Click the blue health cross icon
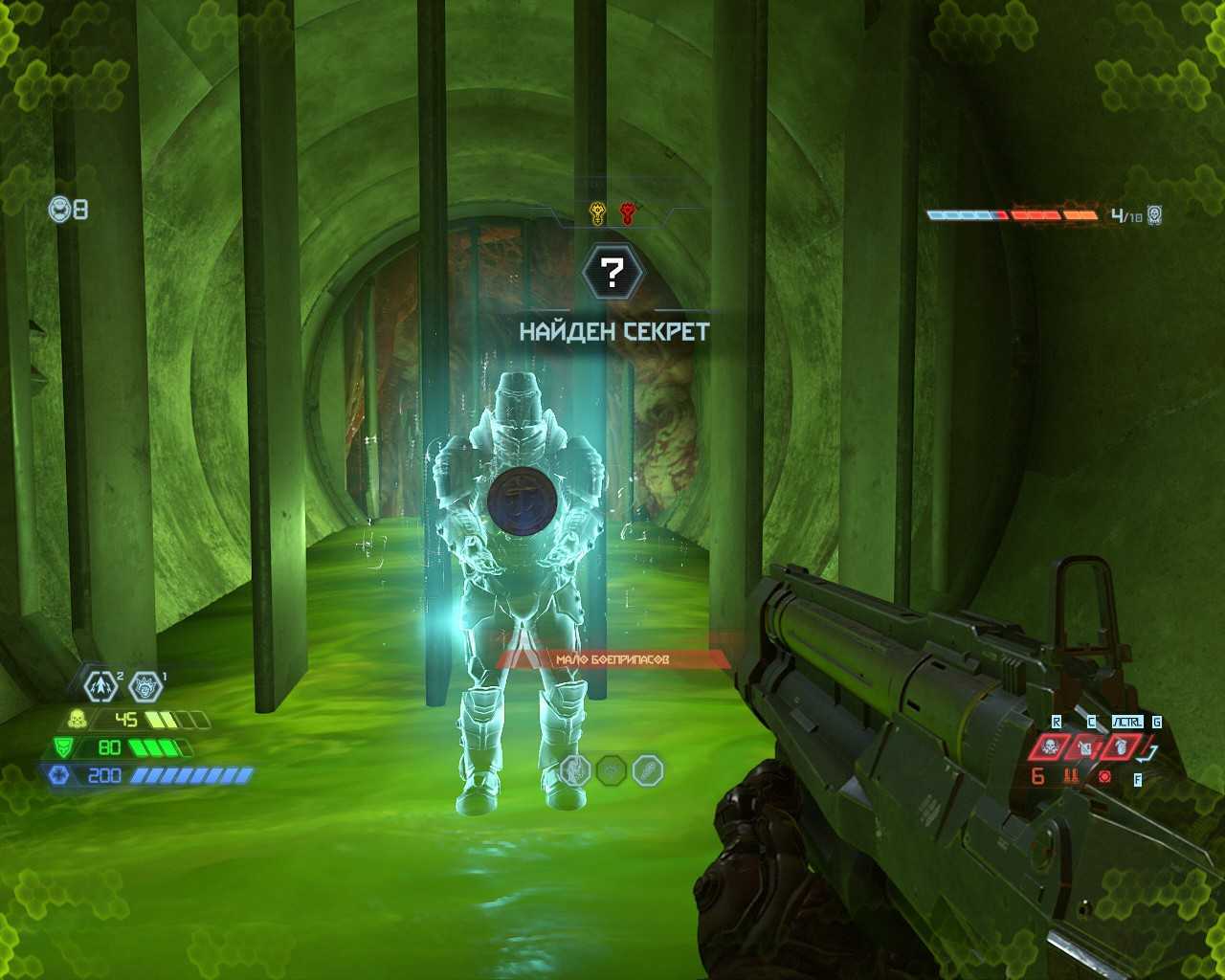This screenshot has width=1225, height=980. tap(57, 775)
